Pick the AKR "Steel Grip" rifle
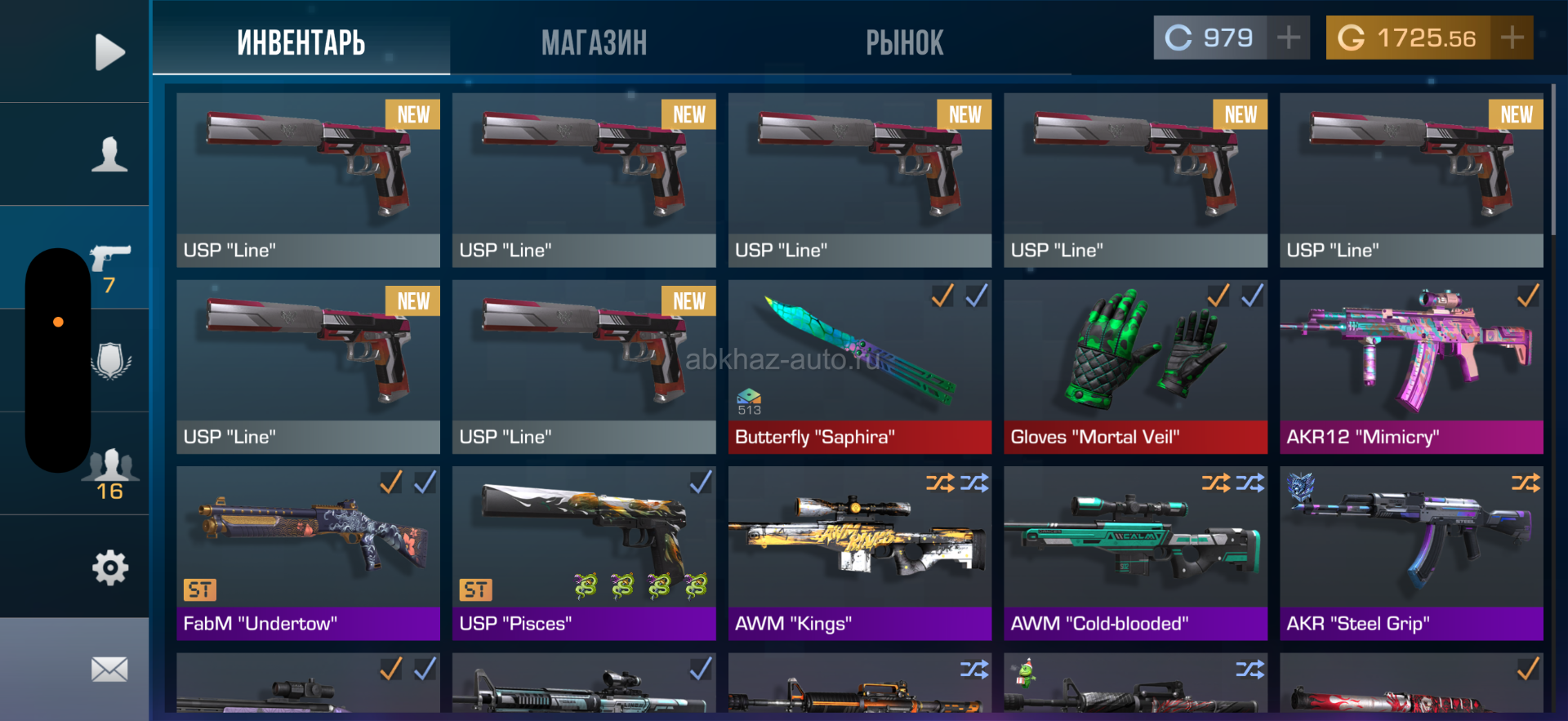This screenshot has height=721, width=1568. [1411, 554]
